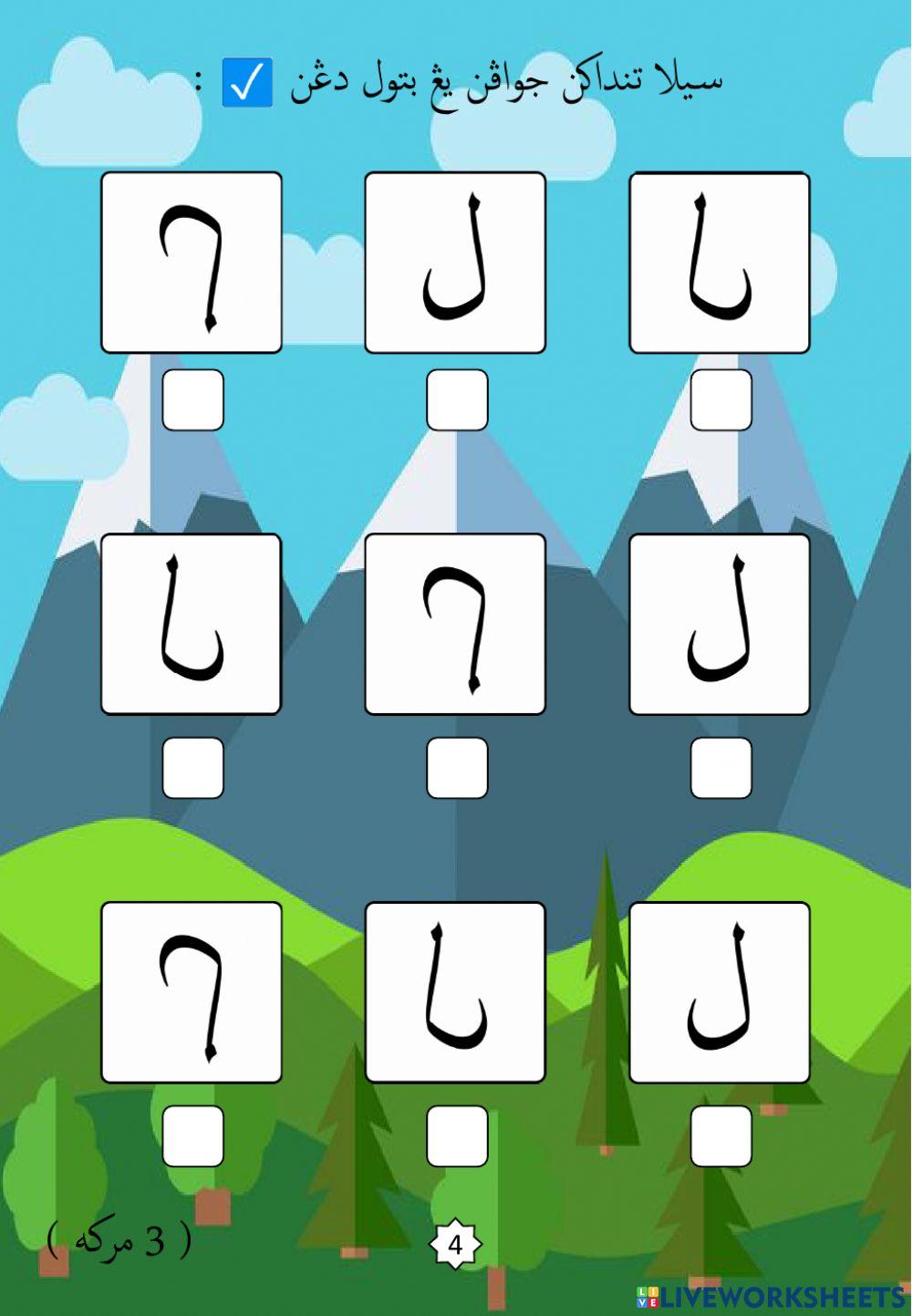This screenshot has height=1316, width=912.
Task: Check the box under the middle-row correct lam
Action: (720, 768)
